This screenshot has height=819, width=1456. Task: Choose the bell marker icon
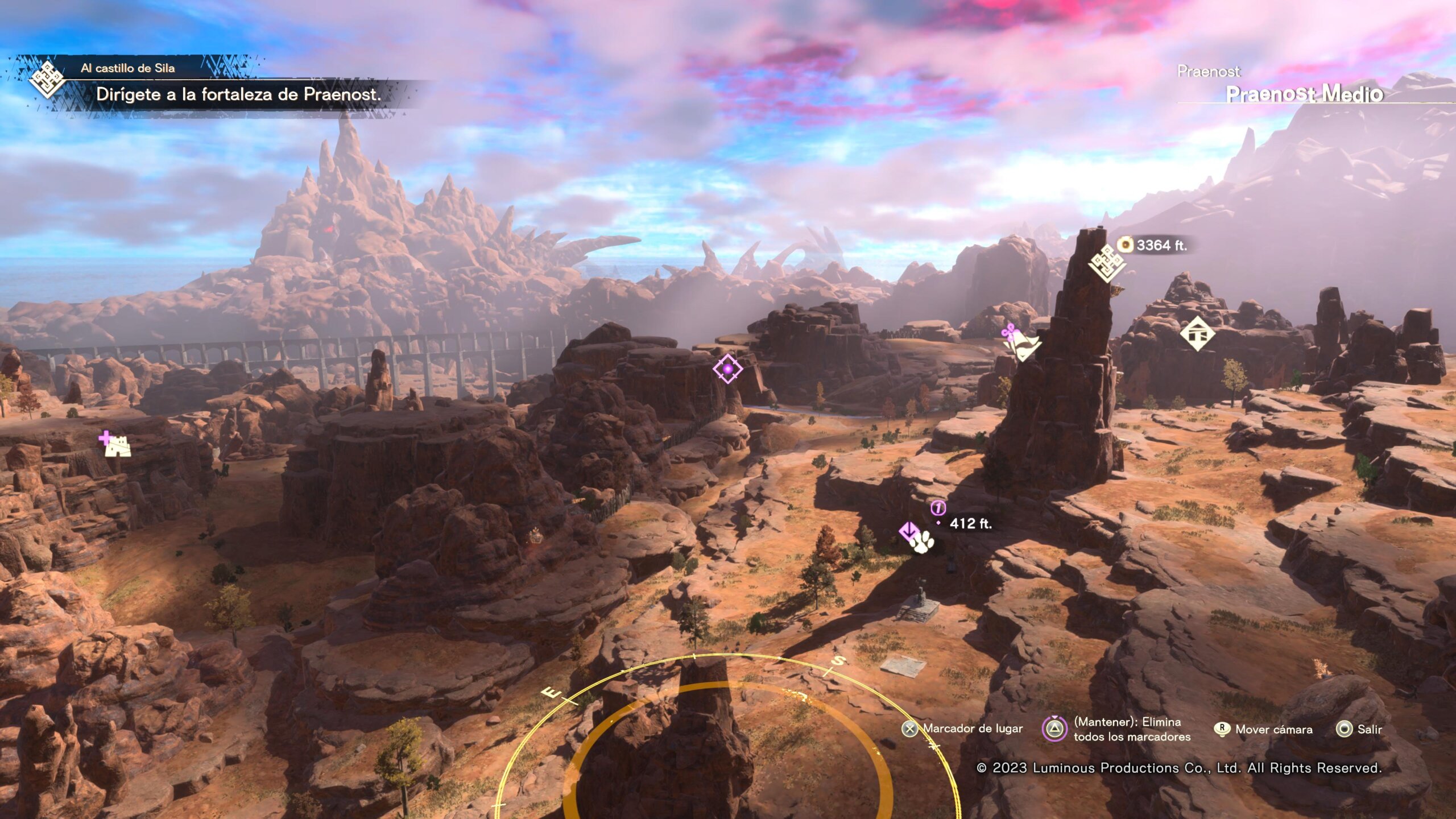[1022, 343]
